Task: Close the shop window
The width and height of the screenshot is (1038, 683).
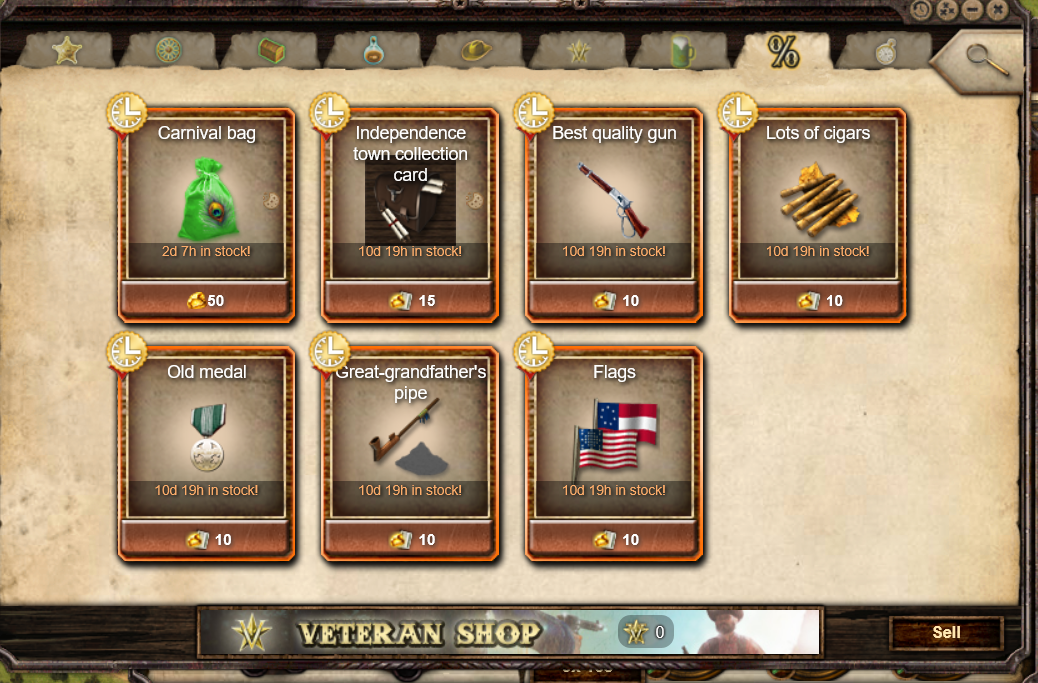Action: pos(997,10)
